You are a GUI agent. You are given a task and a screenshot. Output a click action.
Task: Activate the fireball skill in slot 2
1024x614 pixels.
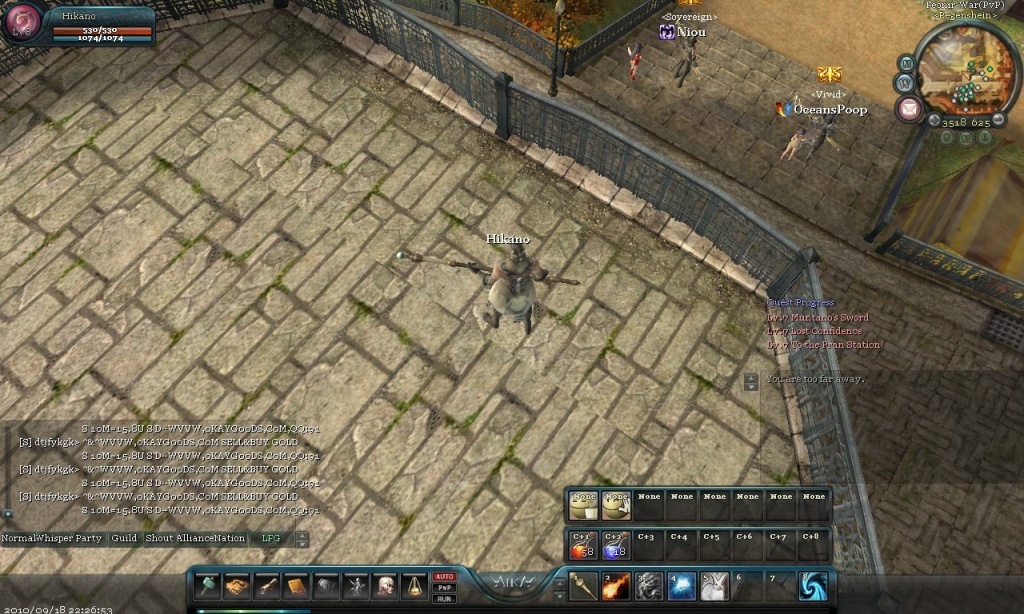coord(615,586)
